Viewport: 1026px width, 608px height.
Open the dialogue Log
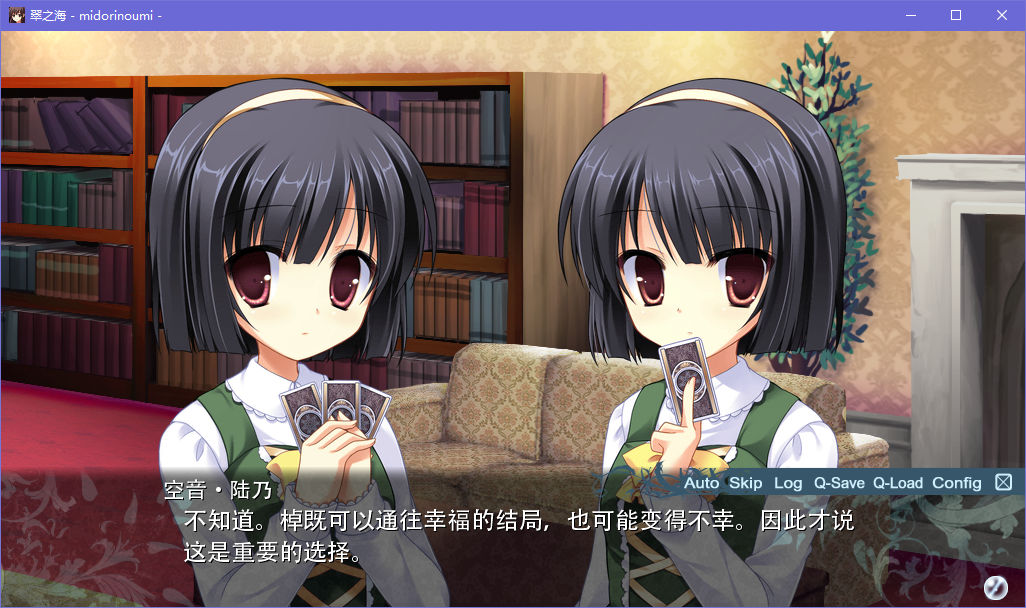[788, 483]
